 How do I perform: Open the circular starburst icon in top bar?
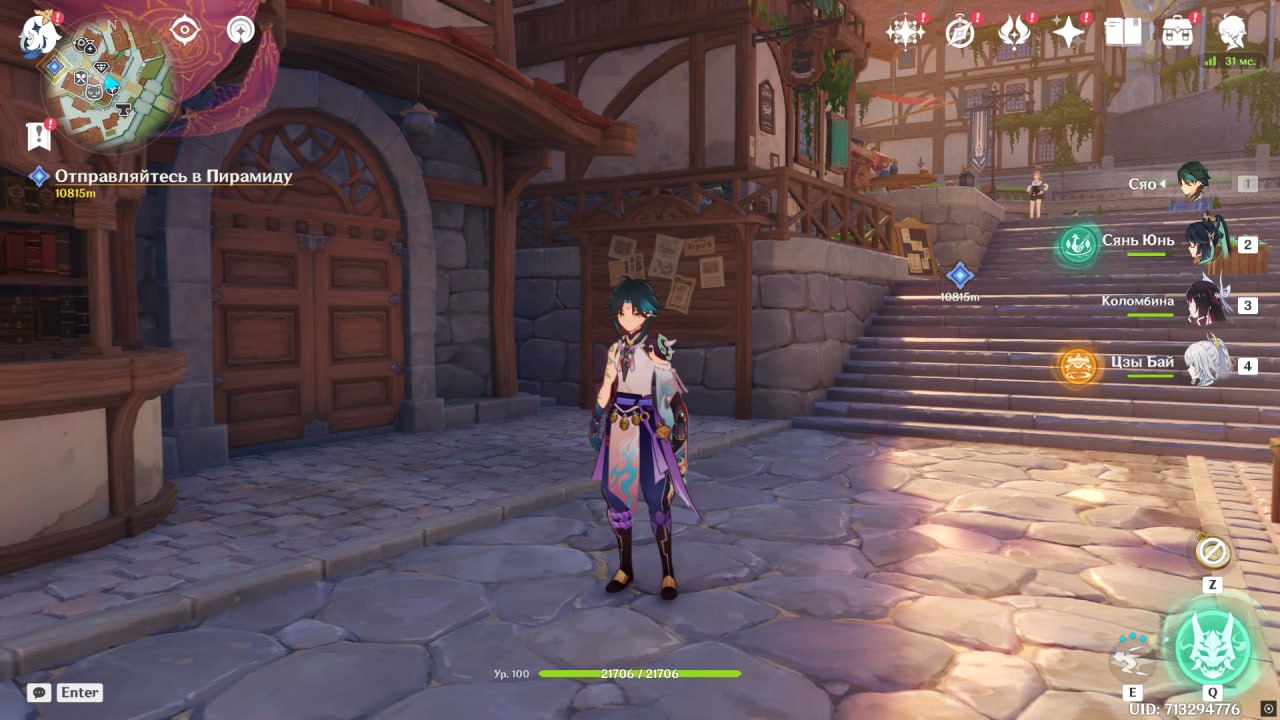(905, 32)
